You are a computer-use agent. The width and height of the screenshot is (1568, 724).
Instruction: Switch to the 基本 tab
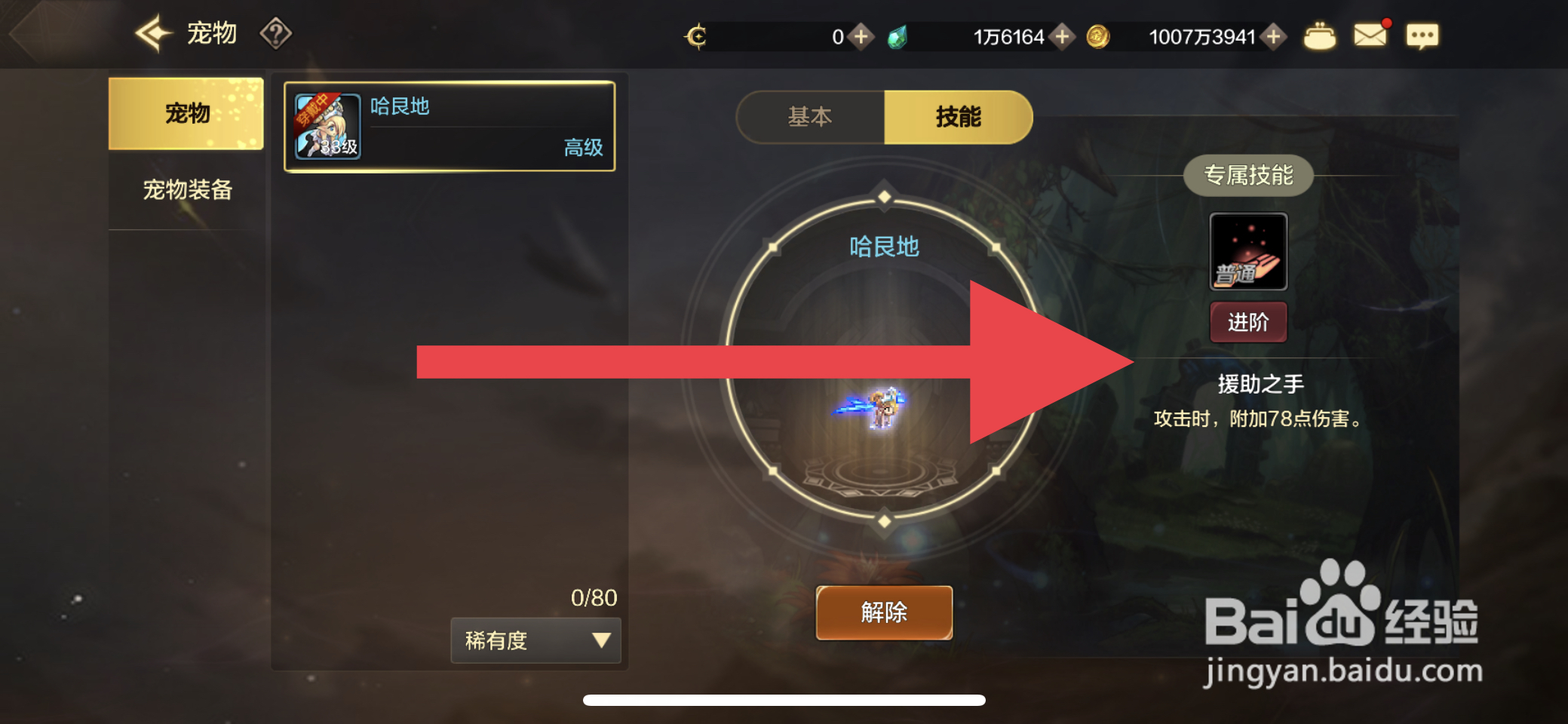tap(809, 117)
